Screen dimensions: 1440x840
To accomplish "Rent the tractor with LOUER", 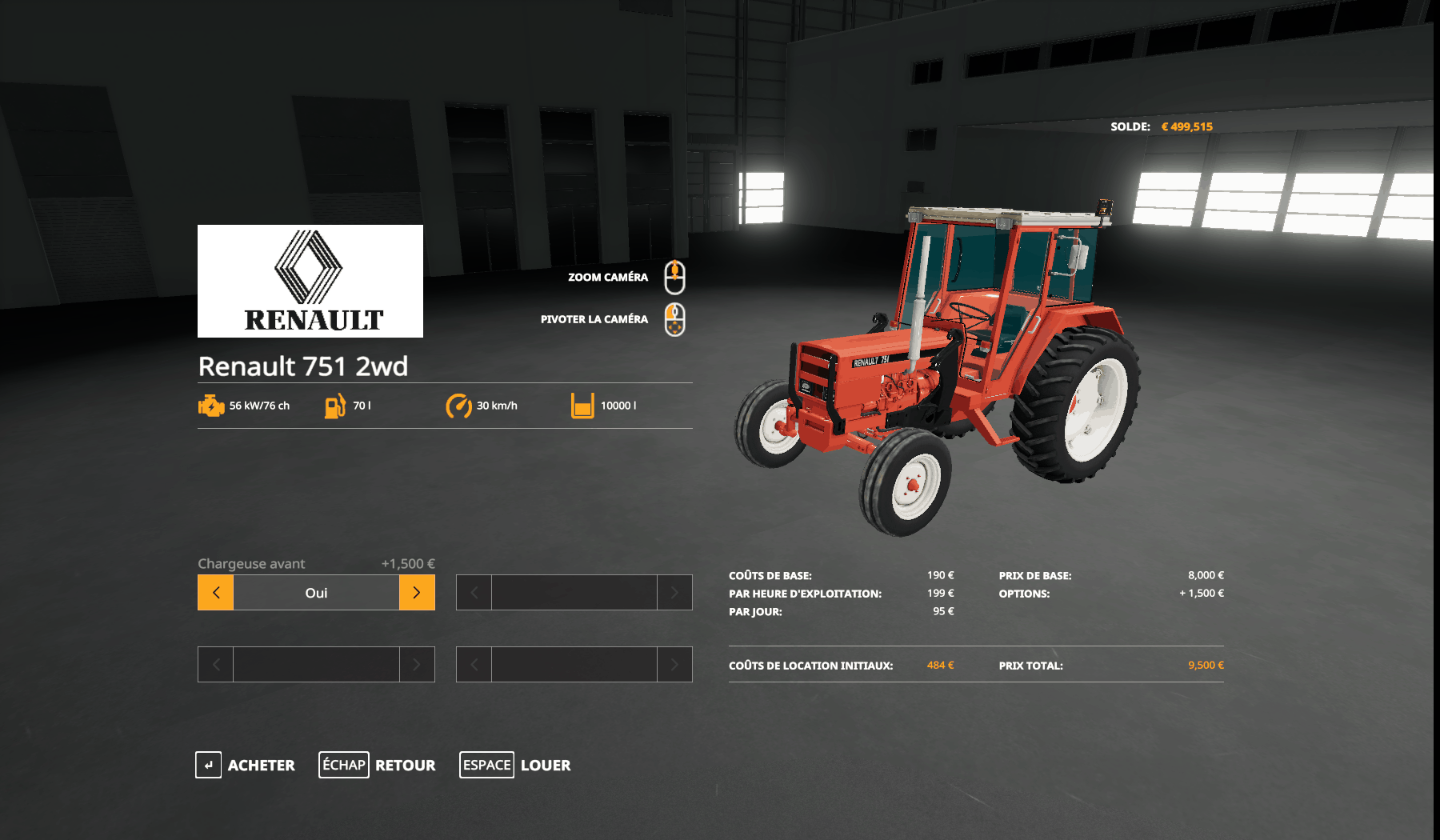I will click(x=515, y=765).
